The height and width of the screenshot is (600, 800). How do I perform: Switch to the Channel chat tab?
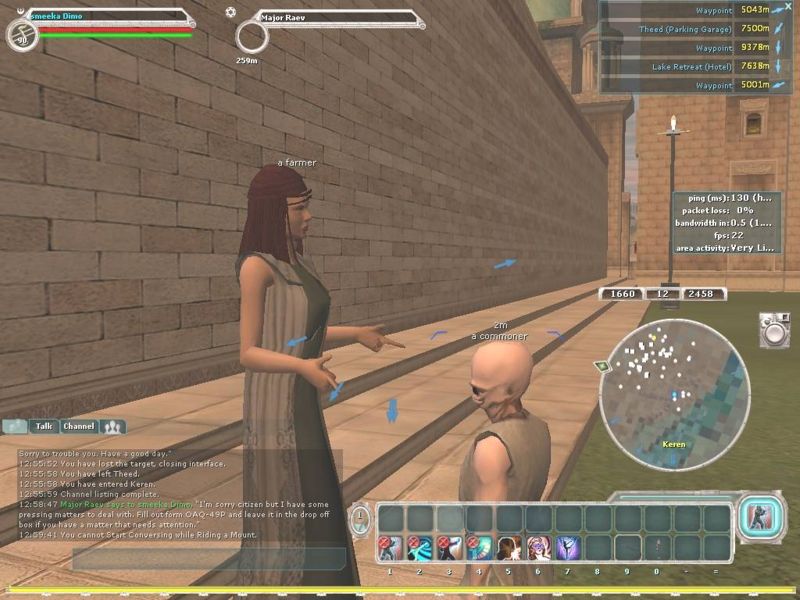[x=78, y=426]
